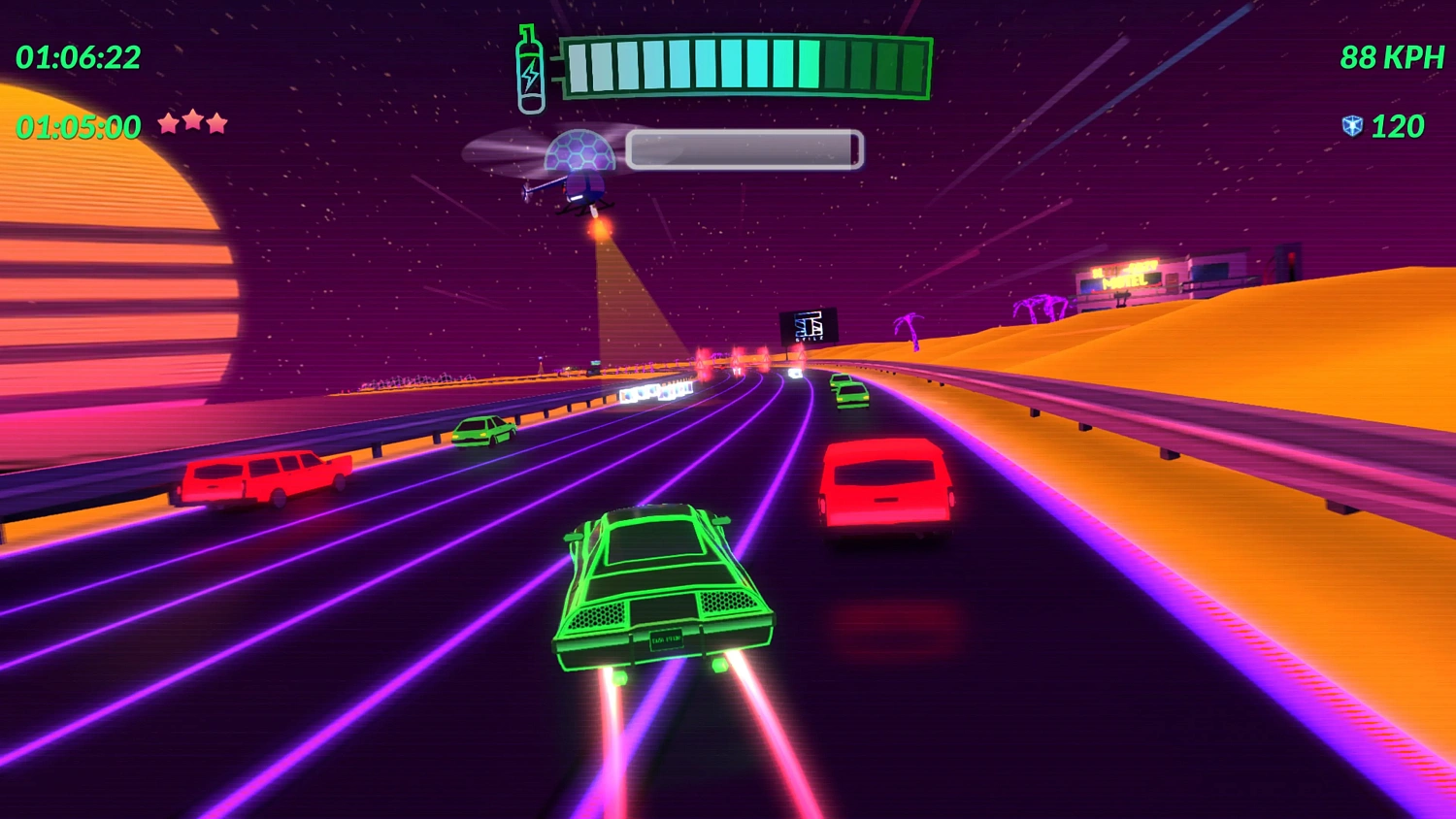Click the purple police dome icon
1456x819 pixels.
pyautogui.click(x=580, y=150)
